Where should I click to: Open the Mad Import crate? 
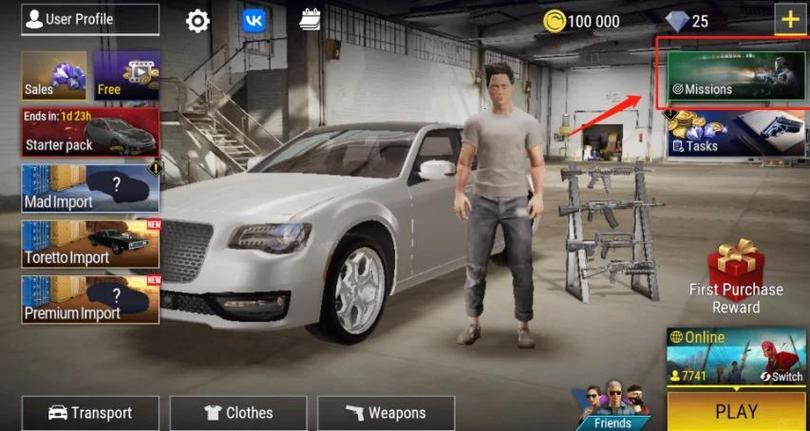coord(90,189)
